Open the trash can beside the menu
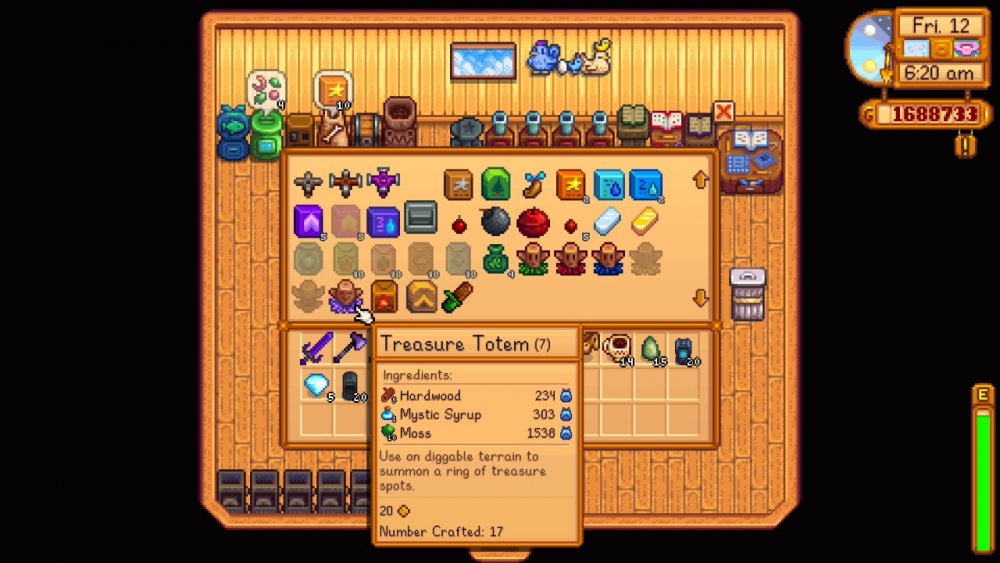Image resolution: width=1000 pixels, height=563 pixels. [x=747, y=294]
